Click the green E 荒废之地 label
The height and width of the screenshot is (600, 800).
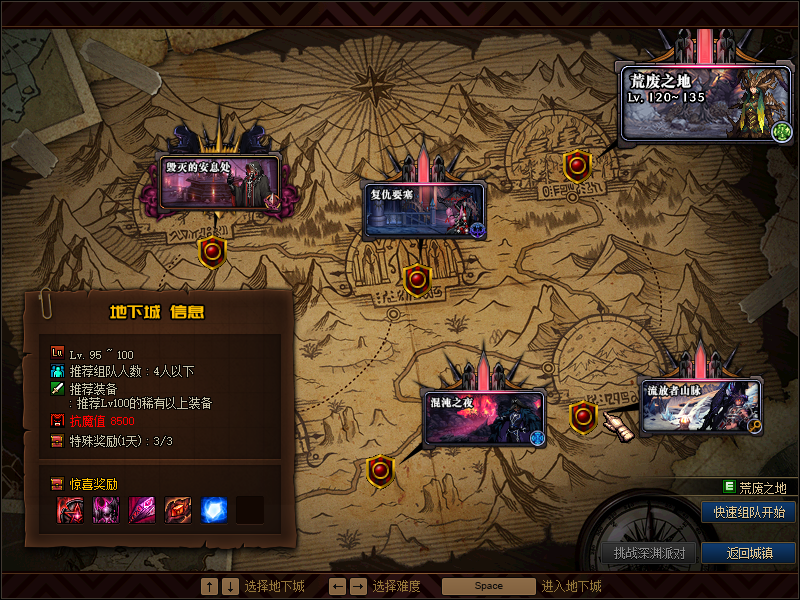(756, 488)
